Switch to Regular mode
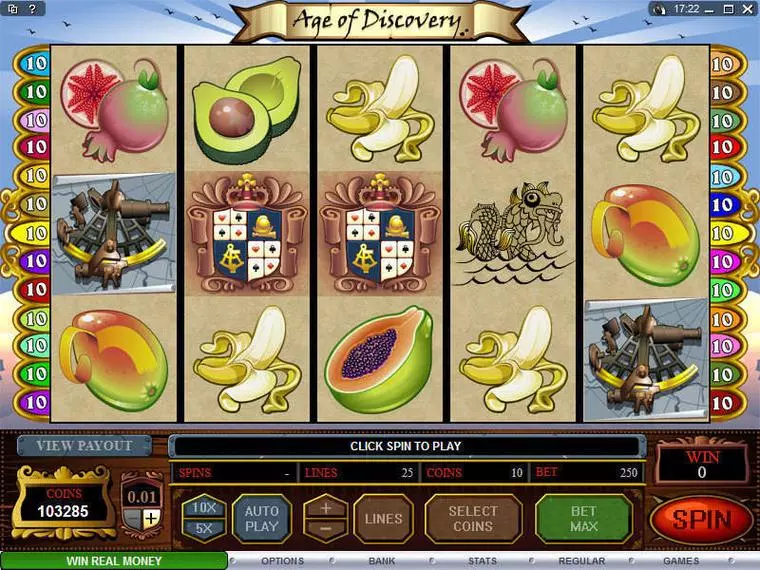 (x=581, y=561)
